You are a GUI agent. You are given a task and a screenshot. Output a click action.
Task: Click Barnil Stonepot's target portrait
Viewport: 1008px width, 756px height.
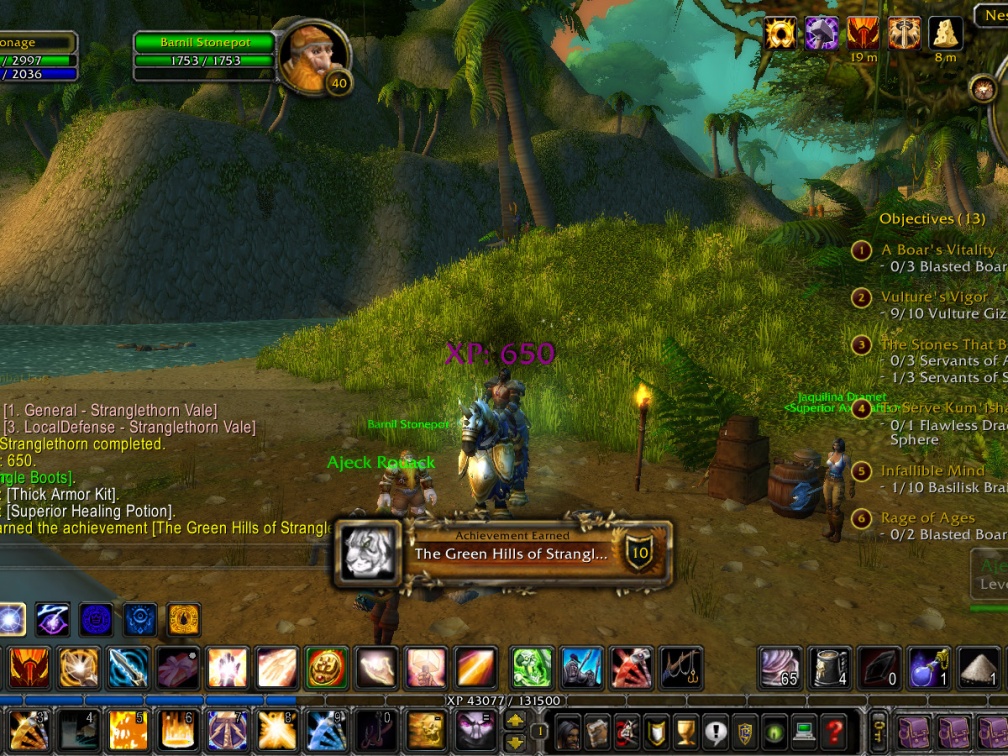312,56
